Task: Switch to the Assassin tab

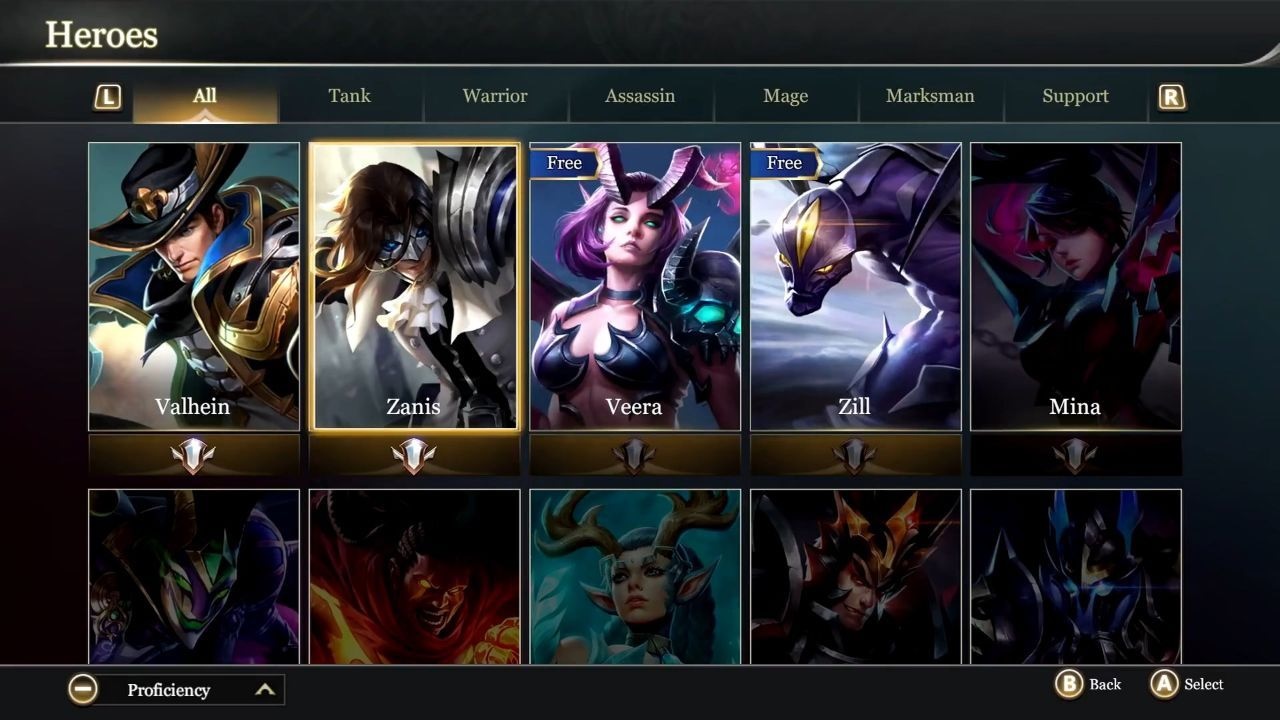Action: pos(640,97)
